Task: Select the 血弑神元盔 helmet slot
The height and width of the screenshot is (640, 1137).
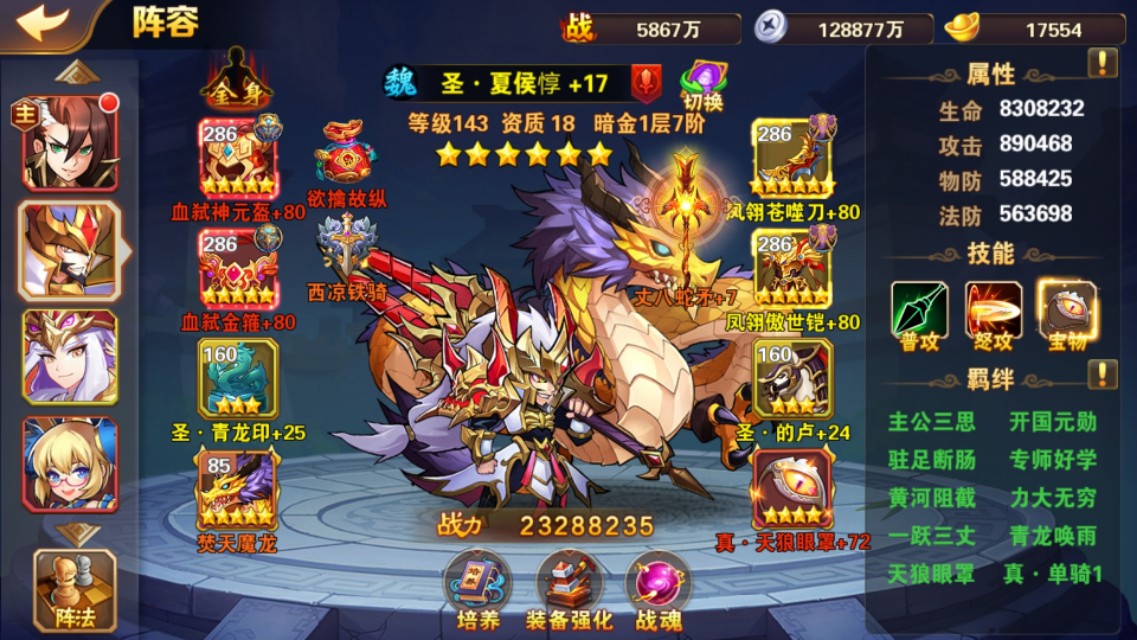Action: (237, 158)
